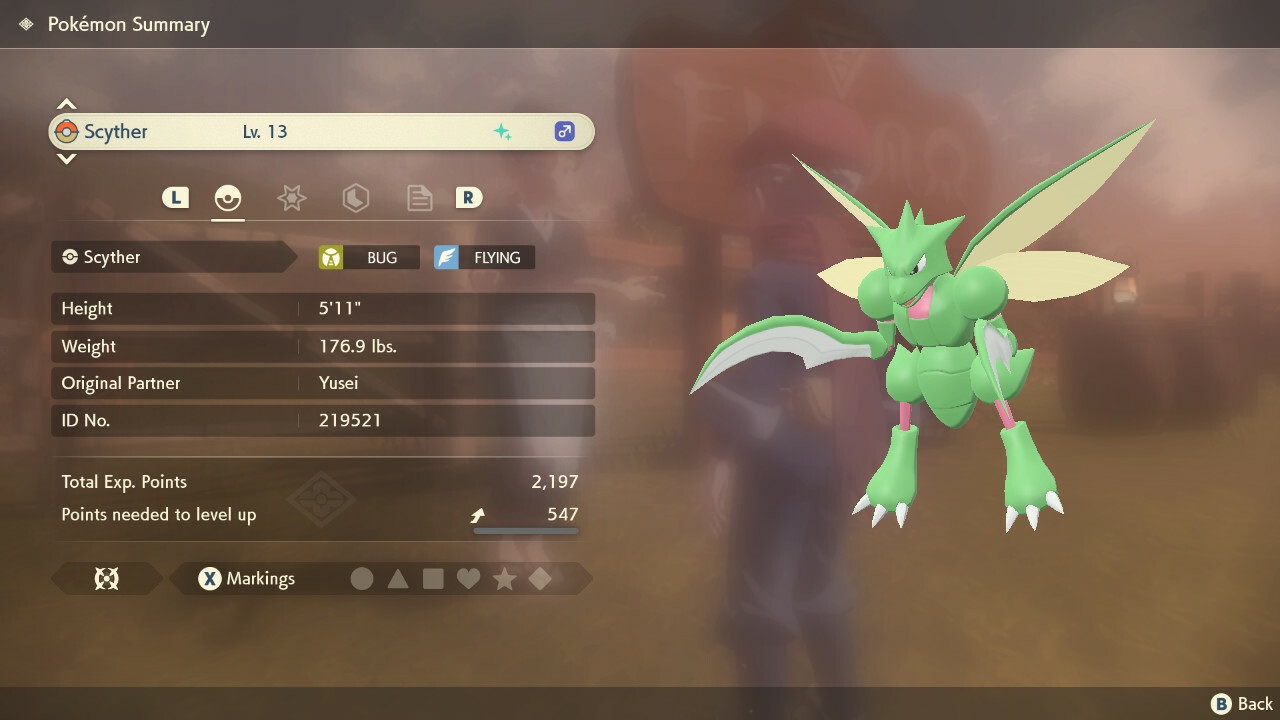Viewport: 1280px width, 720px height.
Task: Open the document notes tab
Action: tap(419, 198)
